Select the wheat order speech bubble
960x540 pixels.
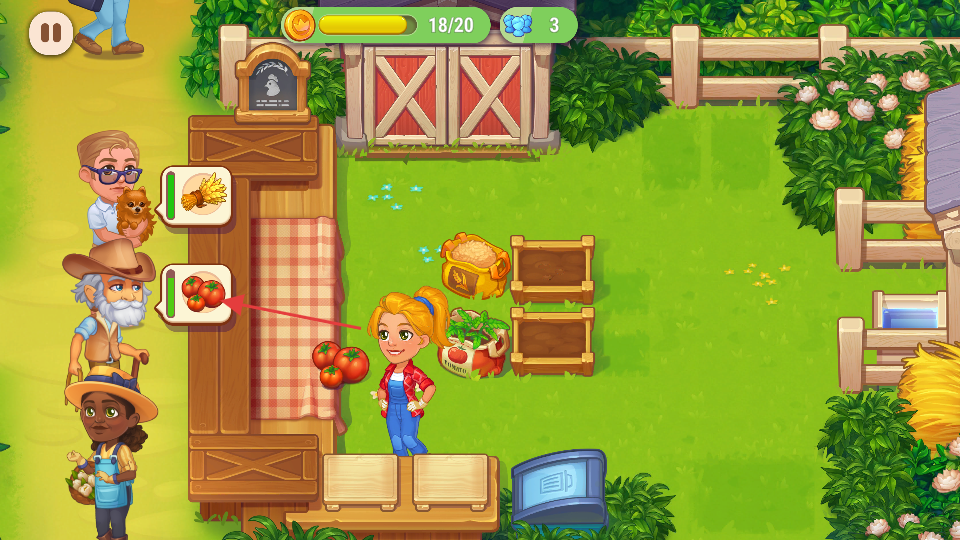198,195
